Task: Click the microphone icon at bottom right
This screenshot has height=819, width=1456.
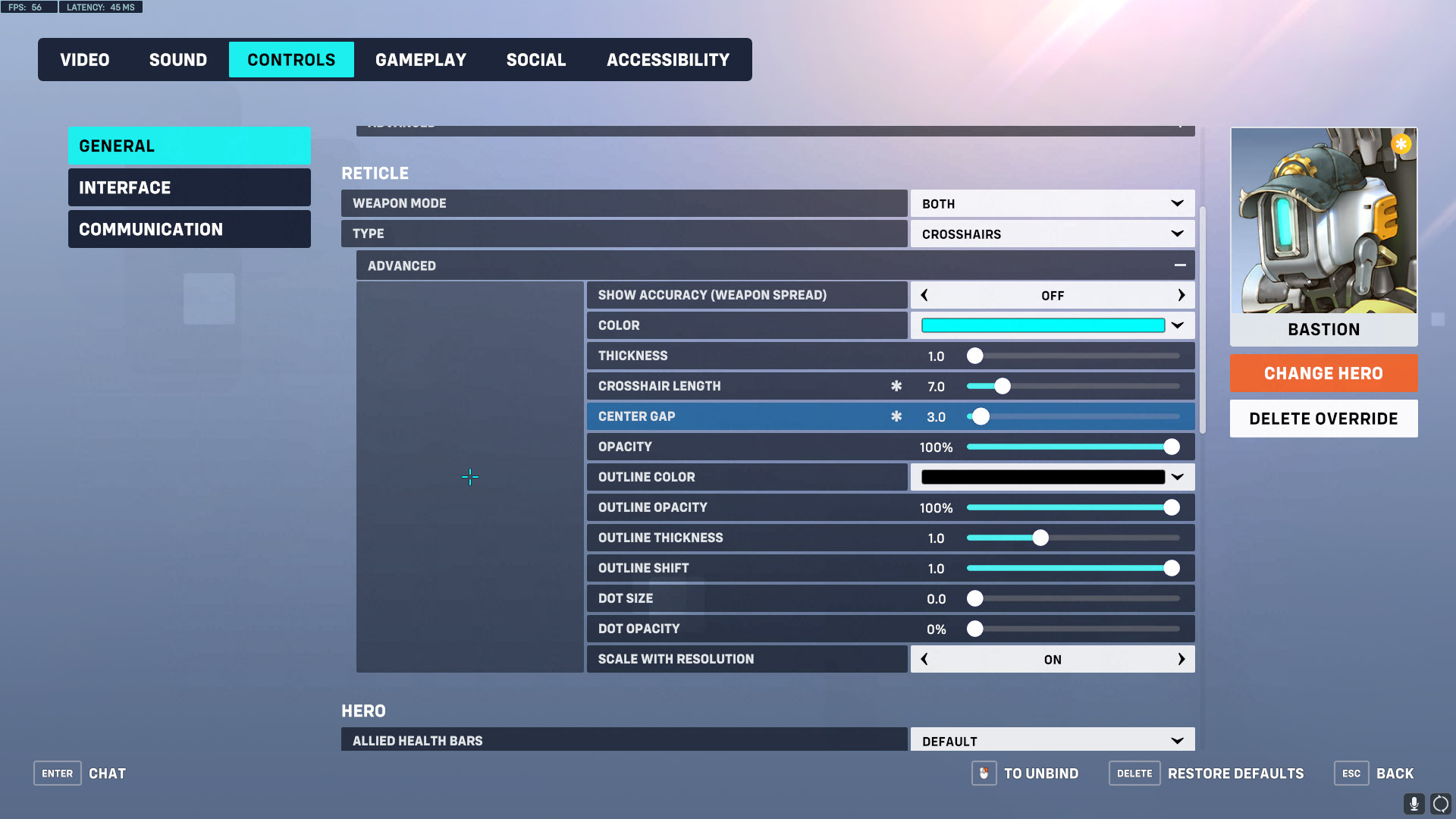Action: [x=1414, y=803]
